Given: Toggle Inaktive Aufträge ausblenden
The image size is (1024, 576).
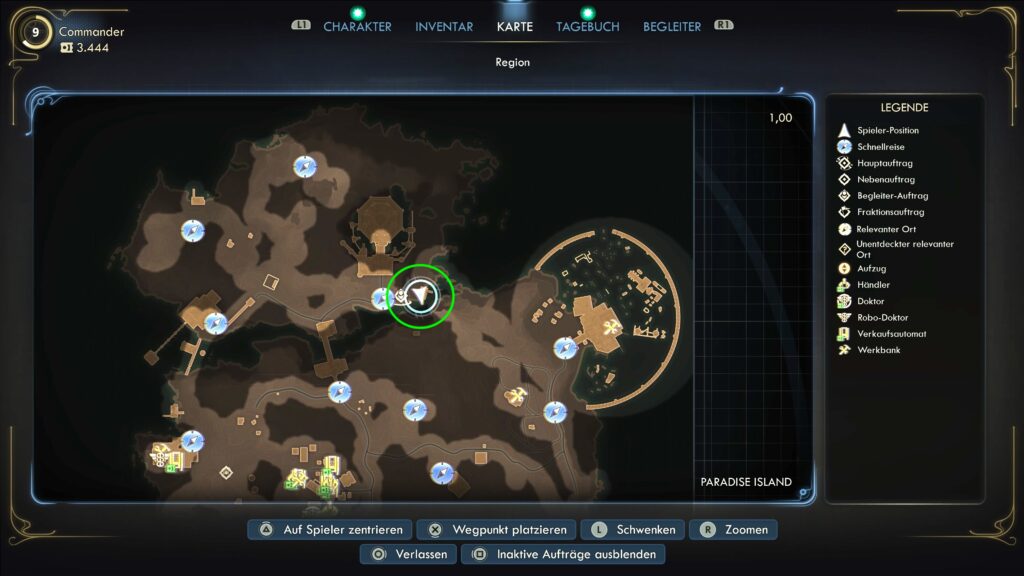Looking at the screenshot, I should (563, 554).
